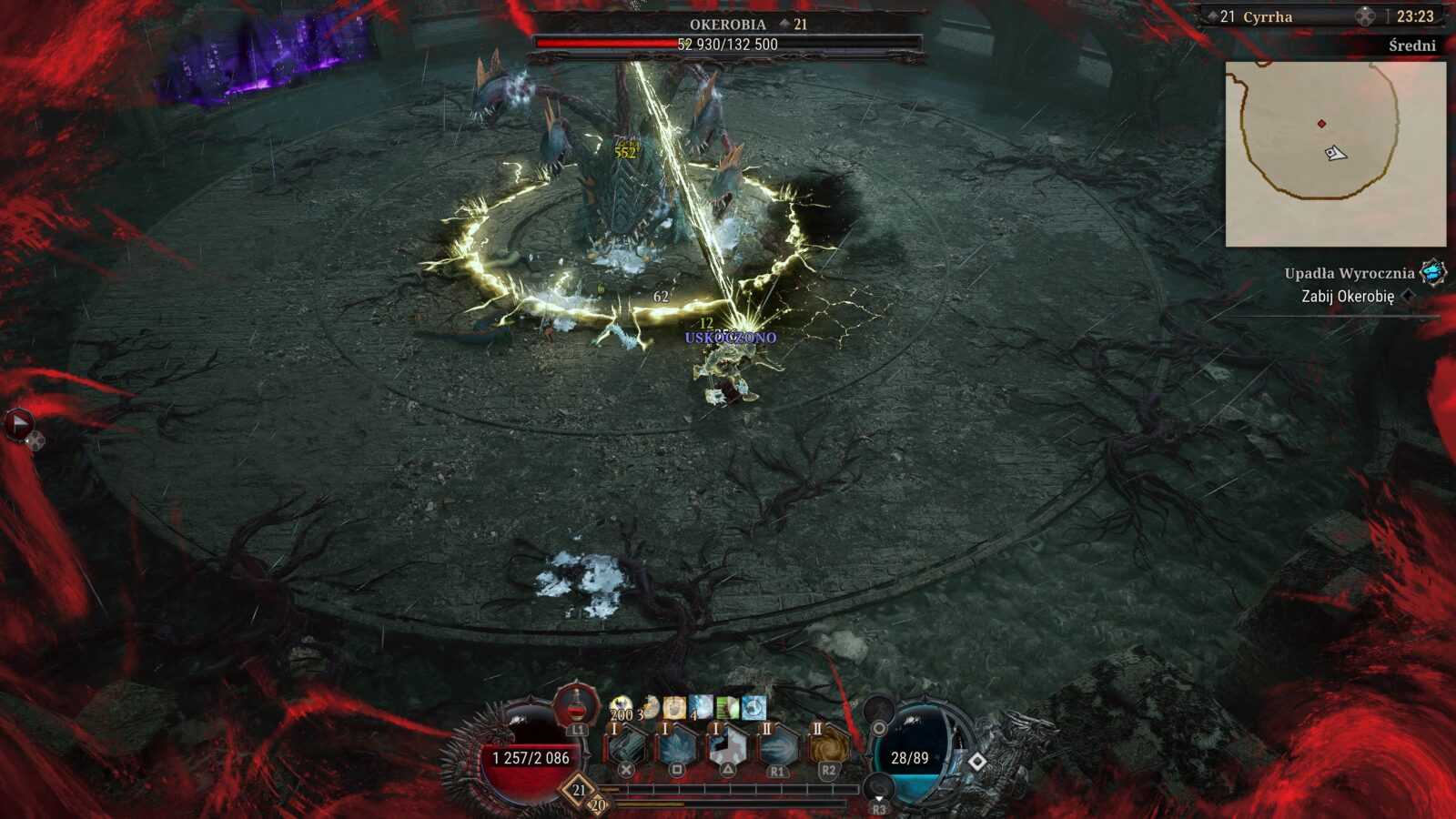
Task: Inspect the blue swirl buff icon
Action: [x=753, y=707]
